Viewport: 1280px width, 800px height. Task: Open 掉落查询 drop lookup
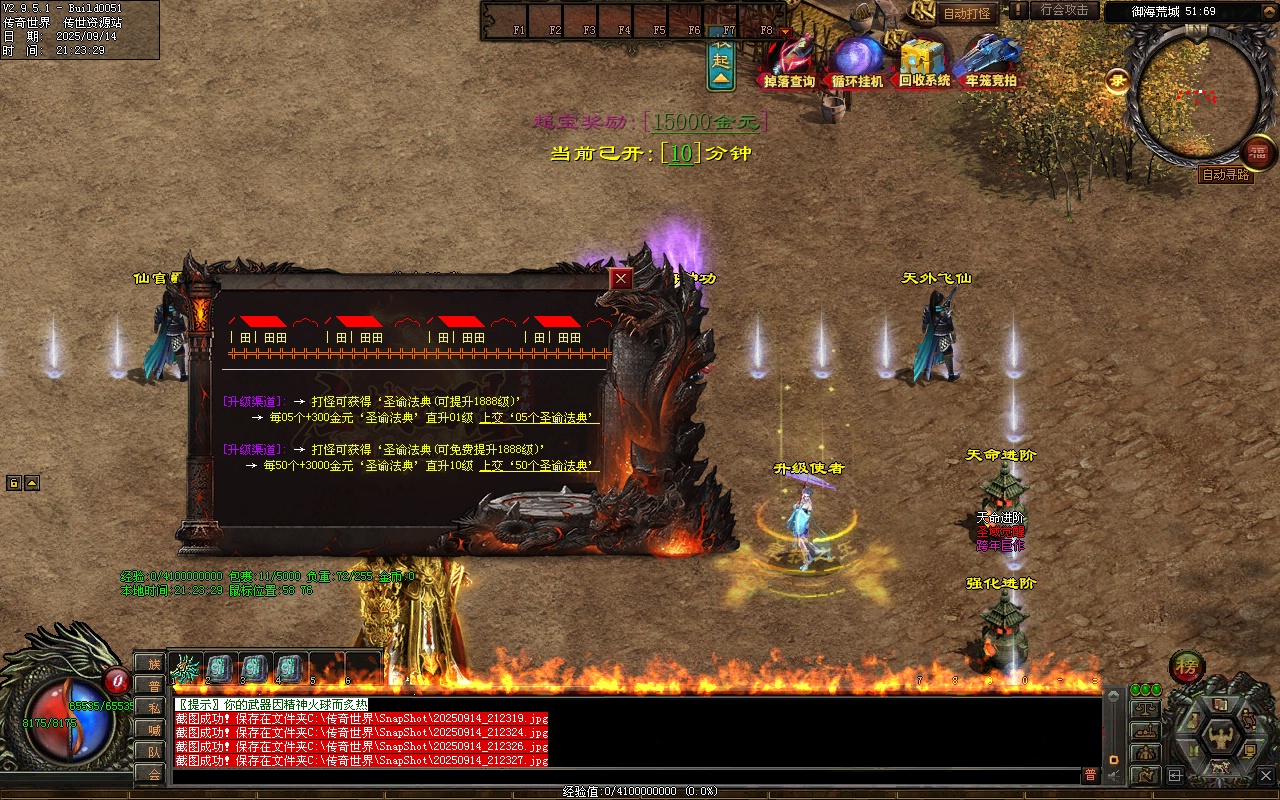(x=789, y=64)
